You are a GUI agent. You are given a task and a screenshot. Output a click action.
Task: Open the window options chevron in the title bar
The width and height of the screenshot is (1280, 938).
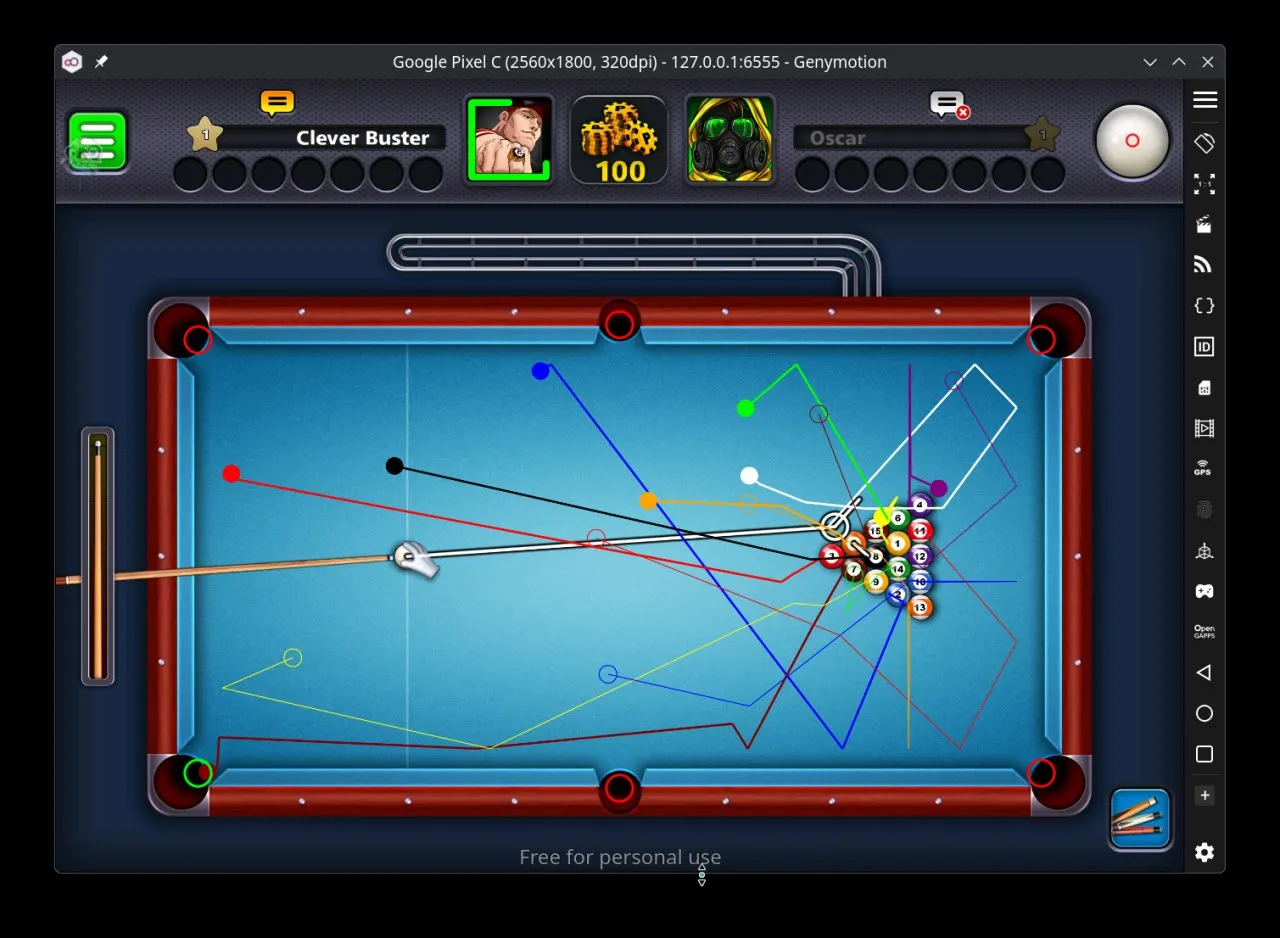(x=1150, y=61)
